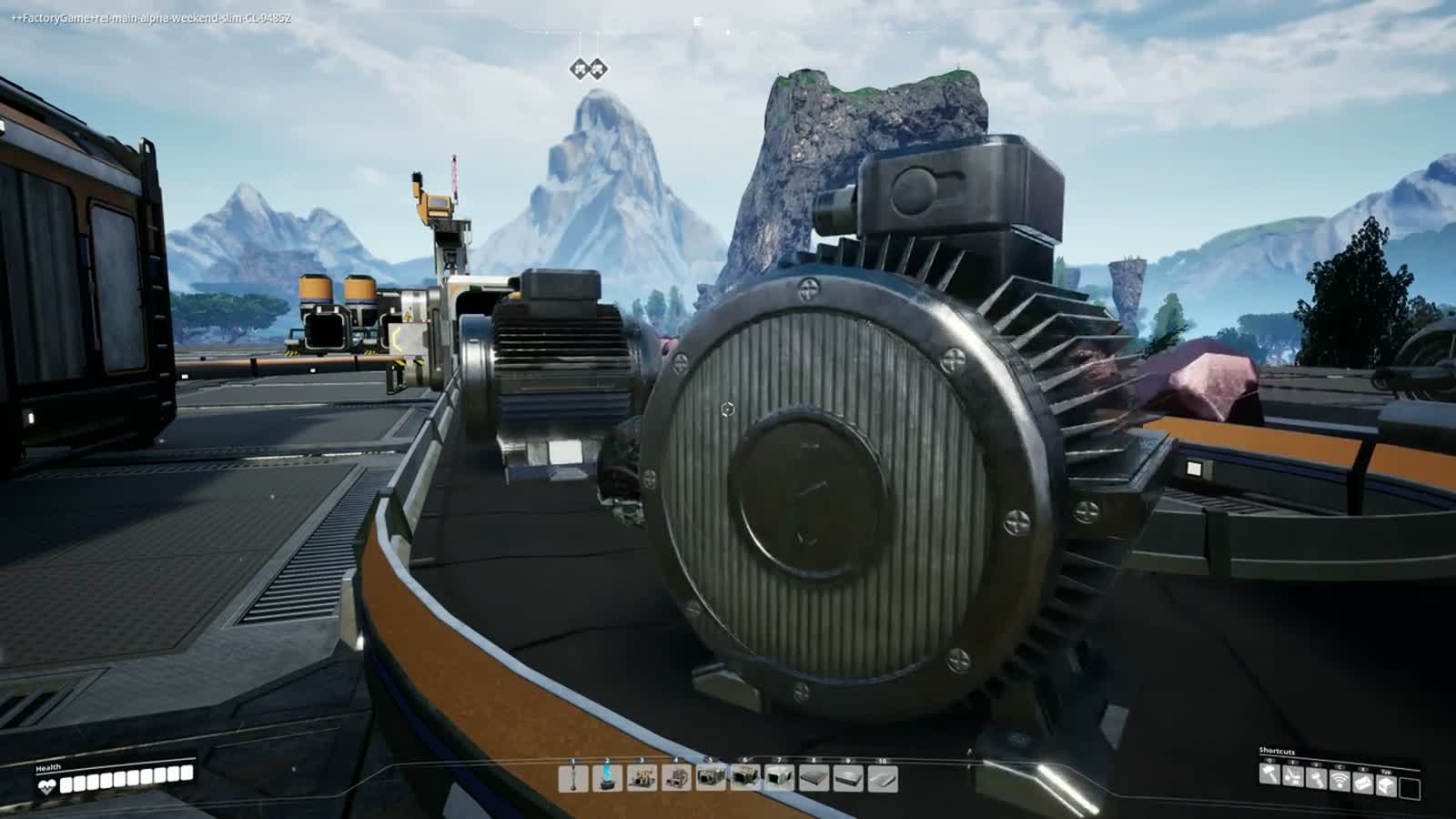1456x819 pixels.
Task: Pick the machine building in hotbar slot 4
Action: point(676,779)
